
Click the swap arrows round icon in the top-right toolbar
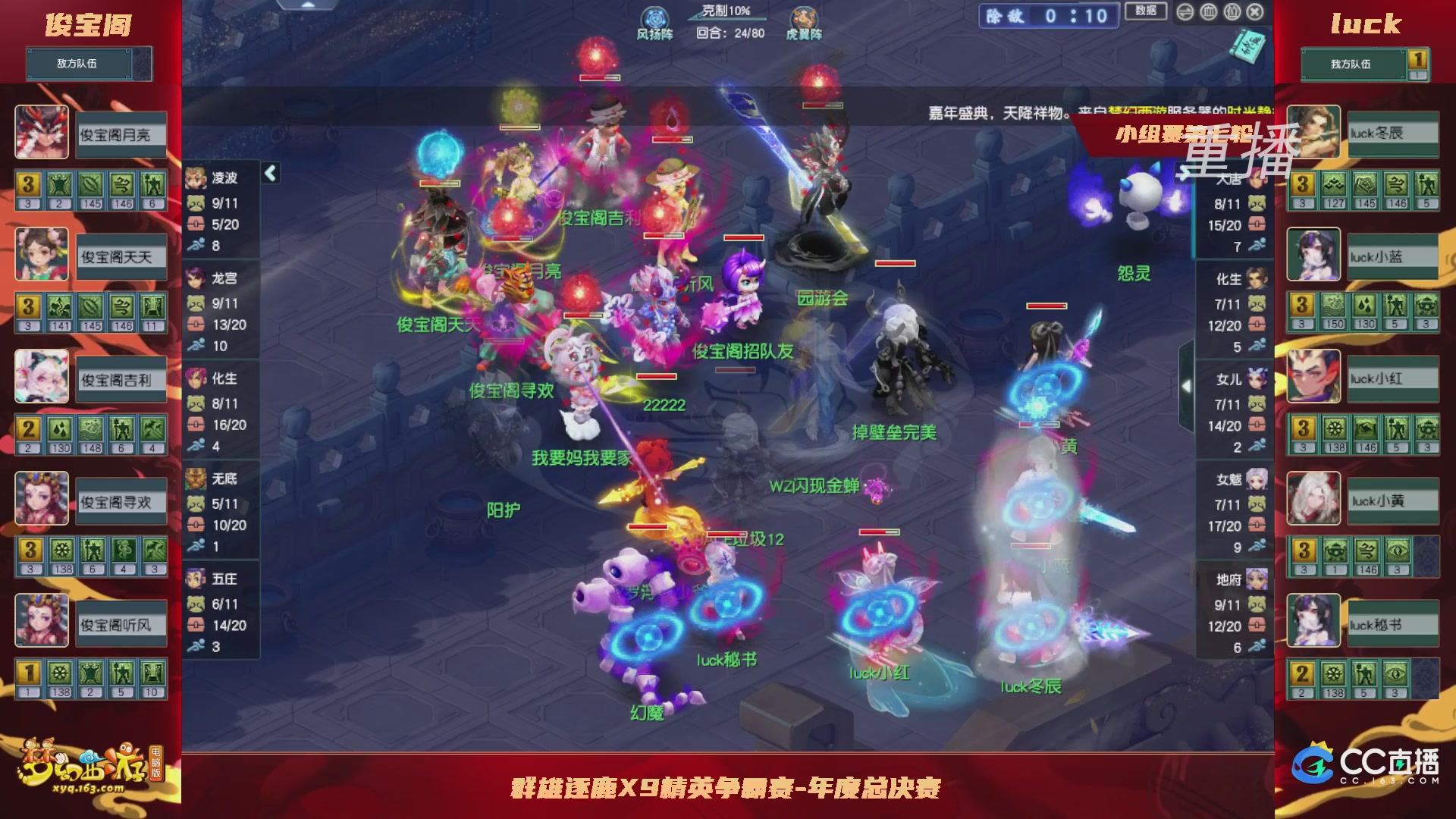click(x=1185, y=11)
